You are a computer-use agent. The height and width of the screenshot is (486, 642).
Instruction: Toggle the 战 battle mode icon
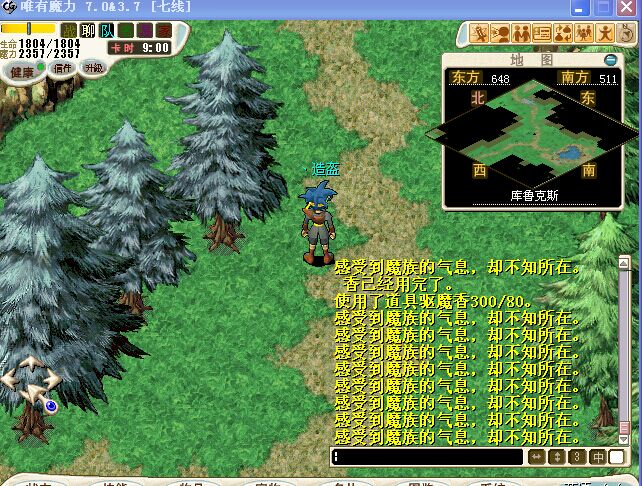(69, 30)
